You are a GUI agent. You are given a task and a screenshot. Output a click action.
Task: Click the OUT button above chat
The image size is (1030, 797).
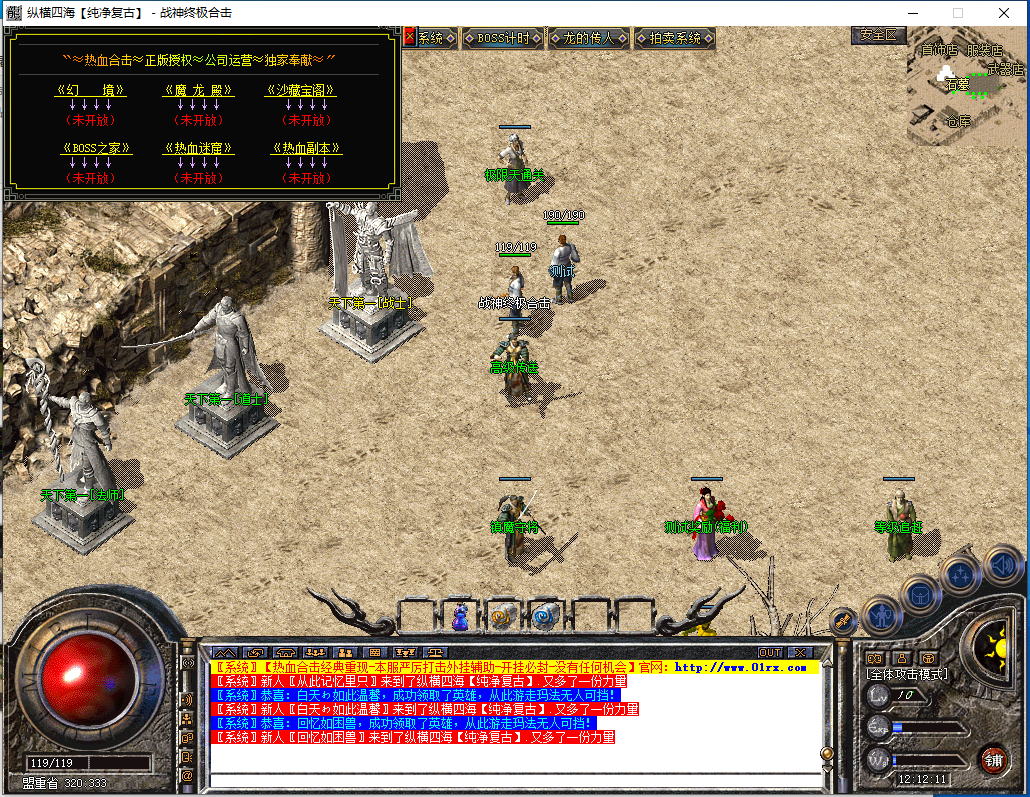[770, 653]
